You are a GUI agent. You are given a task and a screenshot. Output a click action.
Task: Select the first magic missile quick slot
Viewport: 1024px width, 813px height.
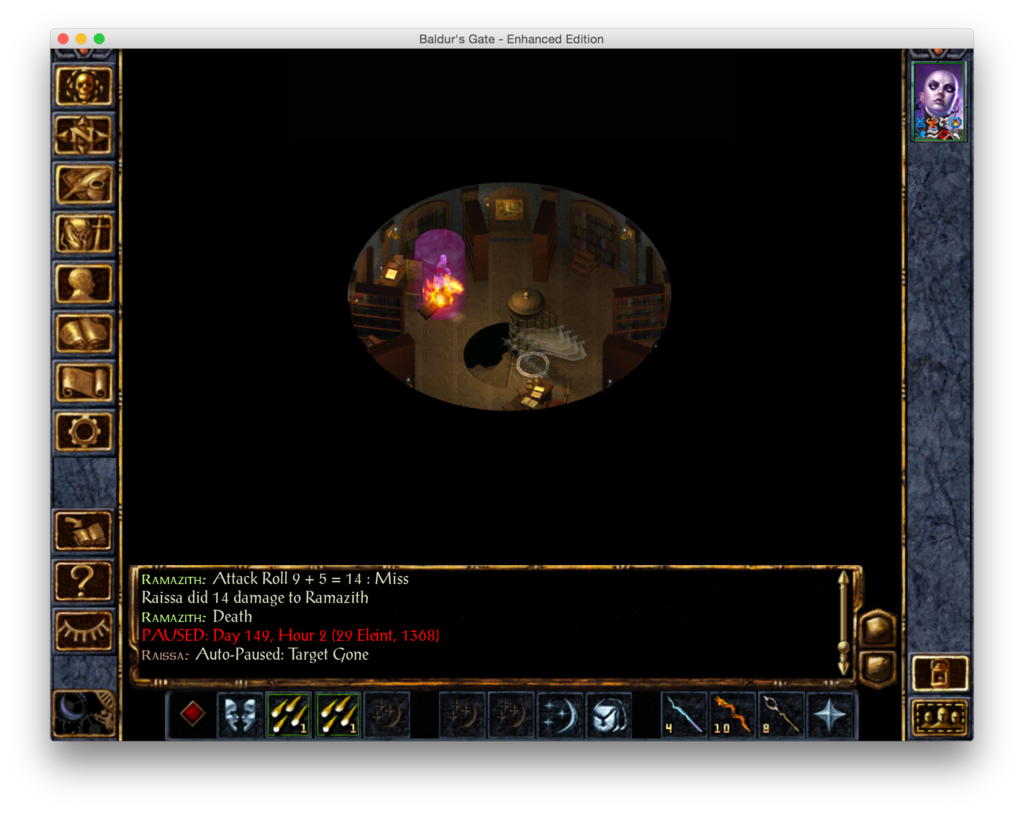289,715
